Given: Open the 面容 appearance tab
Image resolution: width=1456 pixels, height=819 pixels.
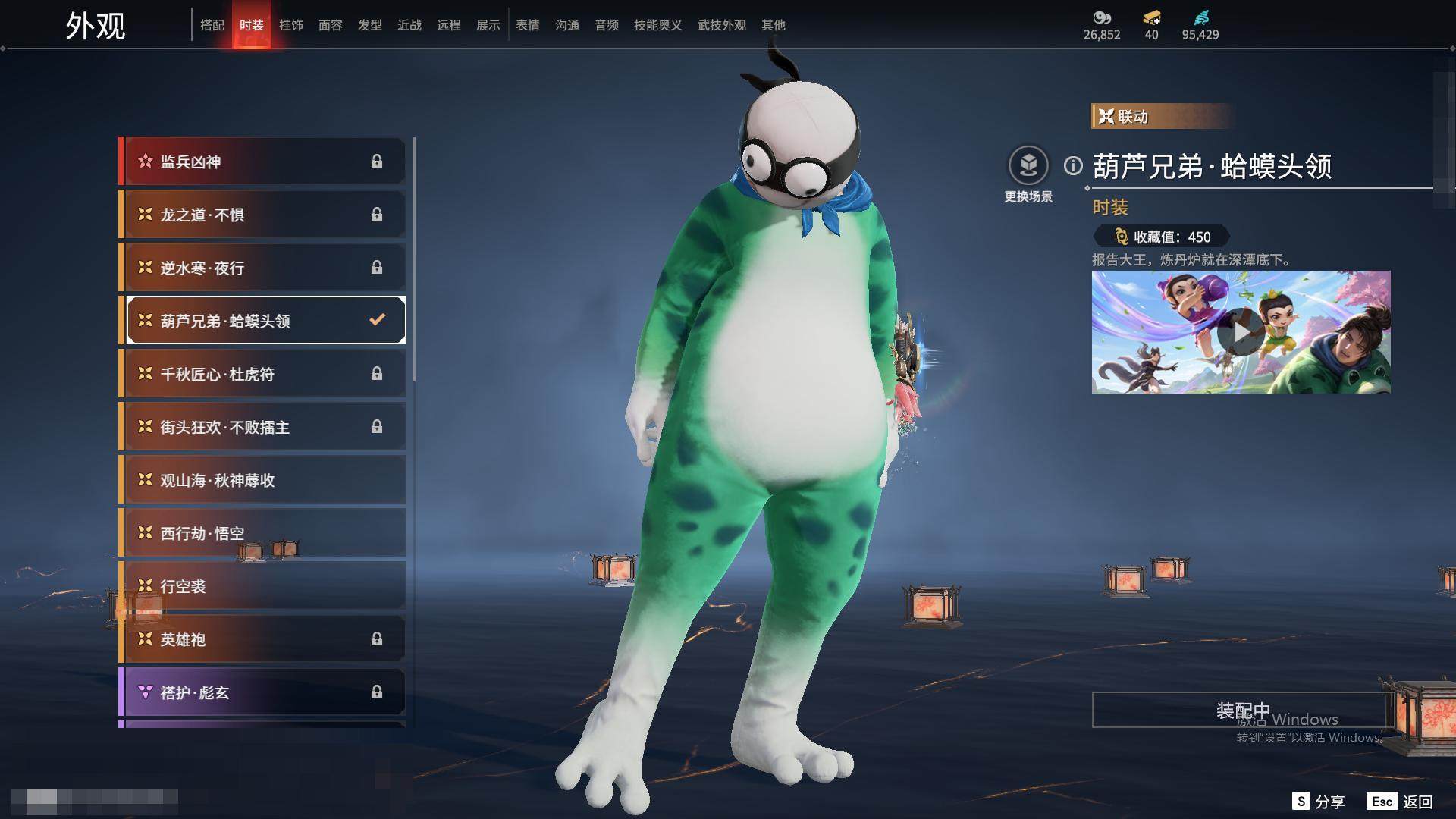Looking at the screenshot, I should [x=330, y=25].
